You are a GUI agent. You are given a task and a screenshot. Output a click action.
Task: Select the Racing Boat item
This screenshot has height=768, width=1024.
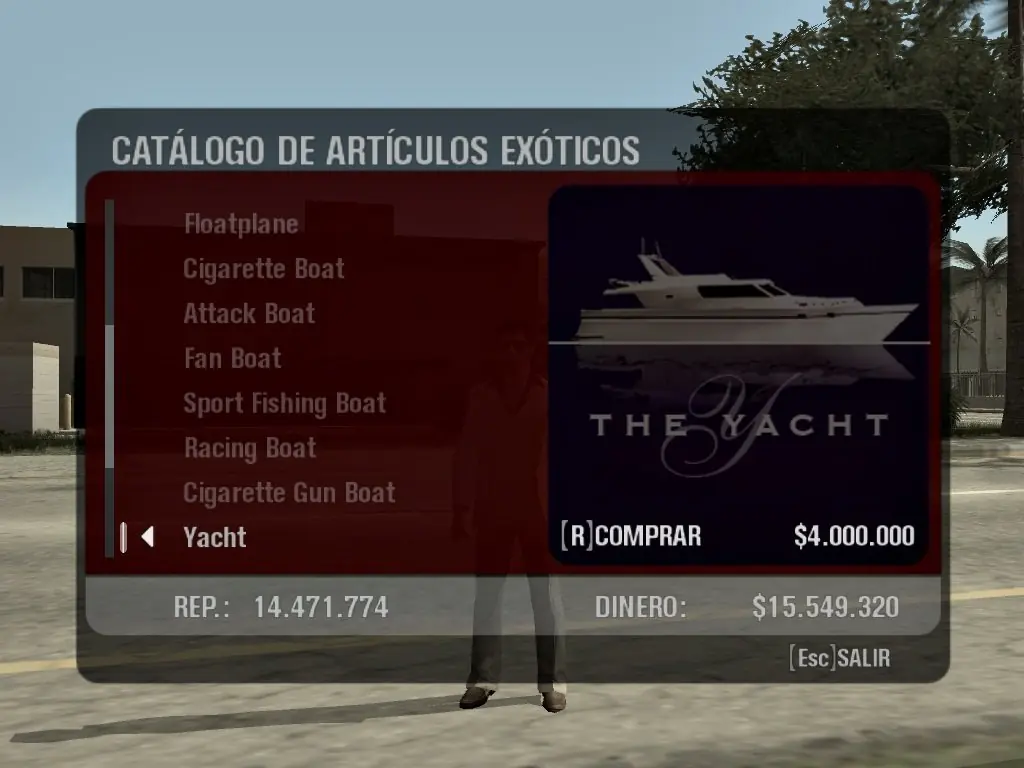coord(250,448)
